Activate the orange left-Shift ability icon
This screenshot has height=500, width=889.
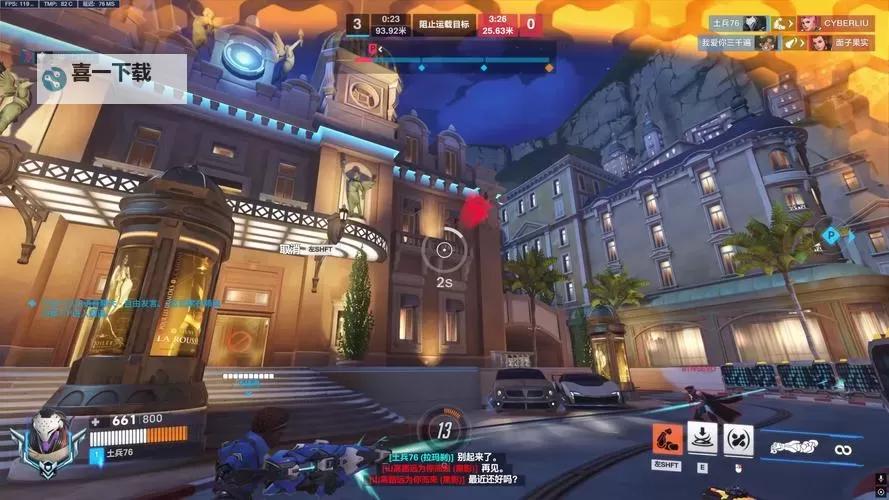[667, 439]
